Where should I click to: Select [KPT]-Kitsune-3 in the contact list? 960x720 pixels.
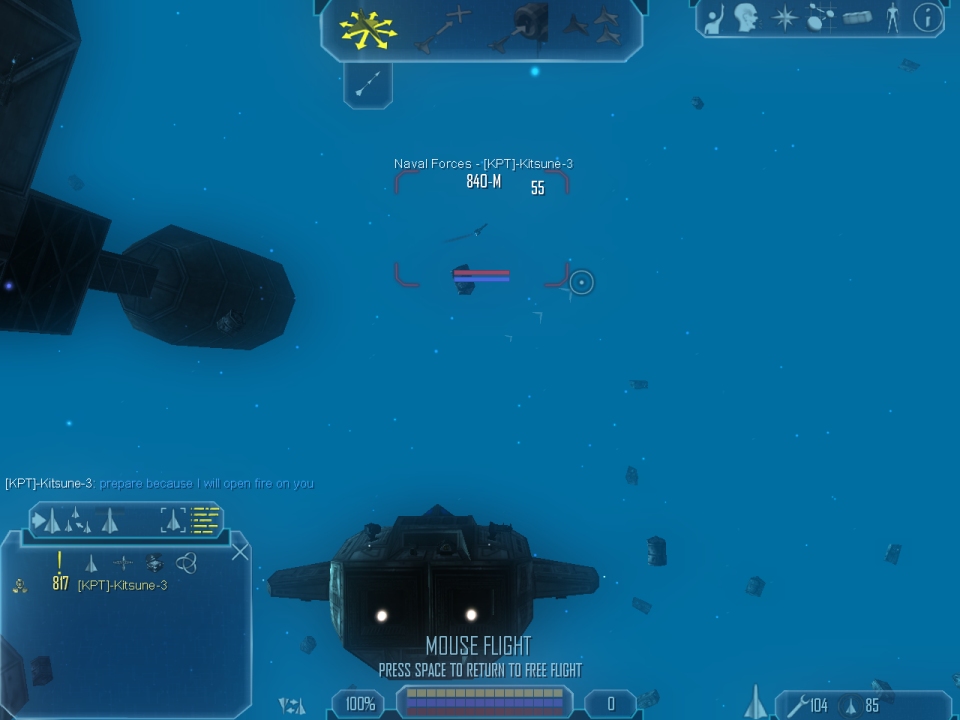122,585
